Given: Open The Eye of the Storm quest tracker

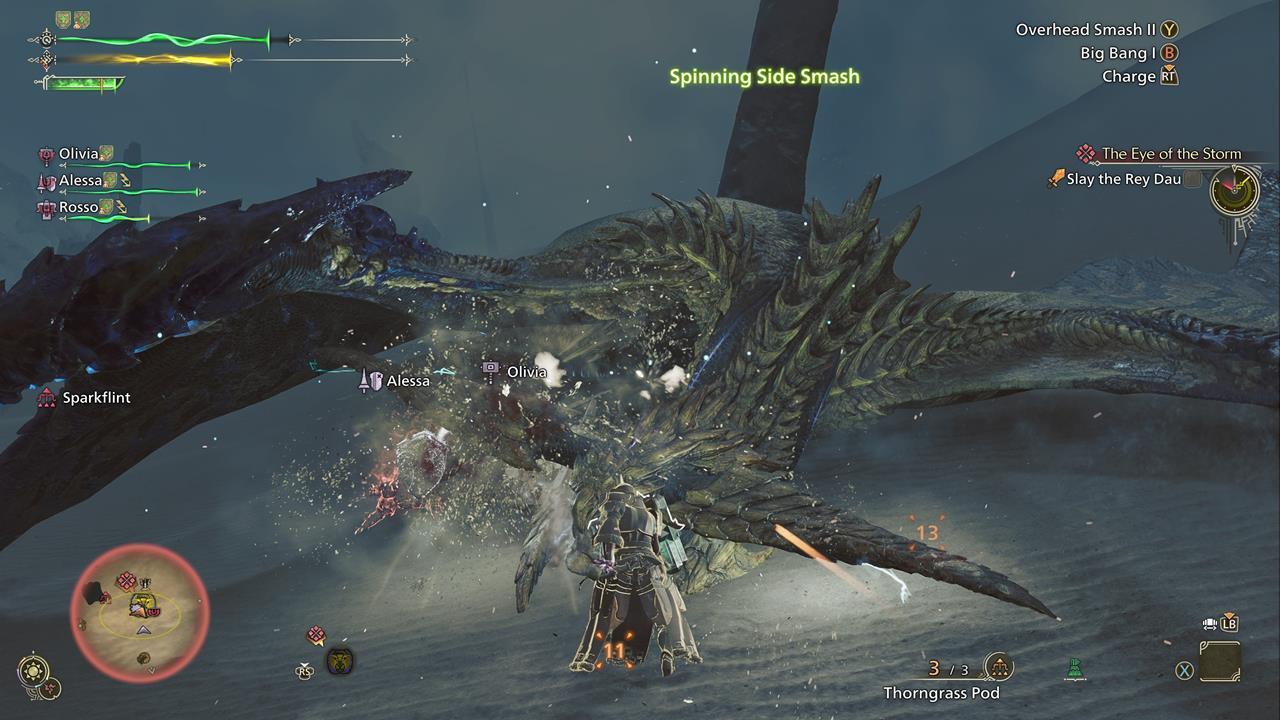Looking at the screenshot, I should (1170, 154).
